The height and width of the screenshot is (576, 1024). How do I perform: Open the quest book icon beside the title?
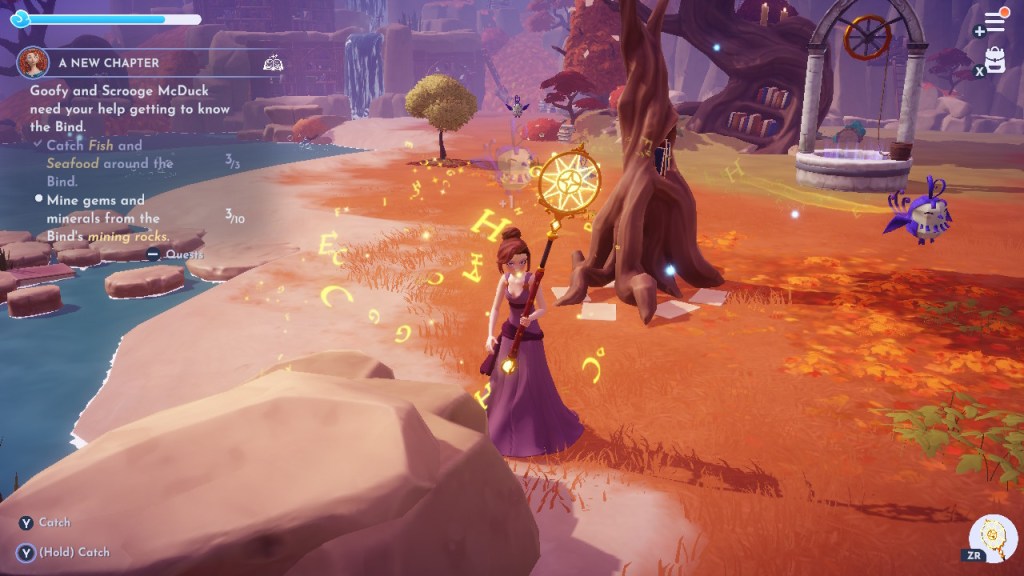(272, 63)
